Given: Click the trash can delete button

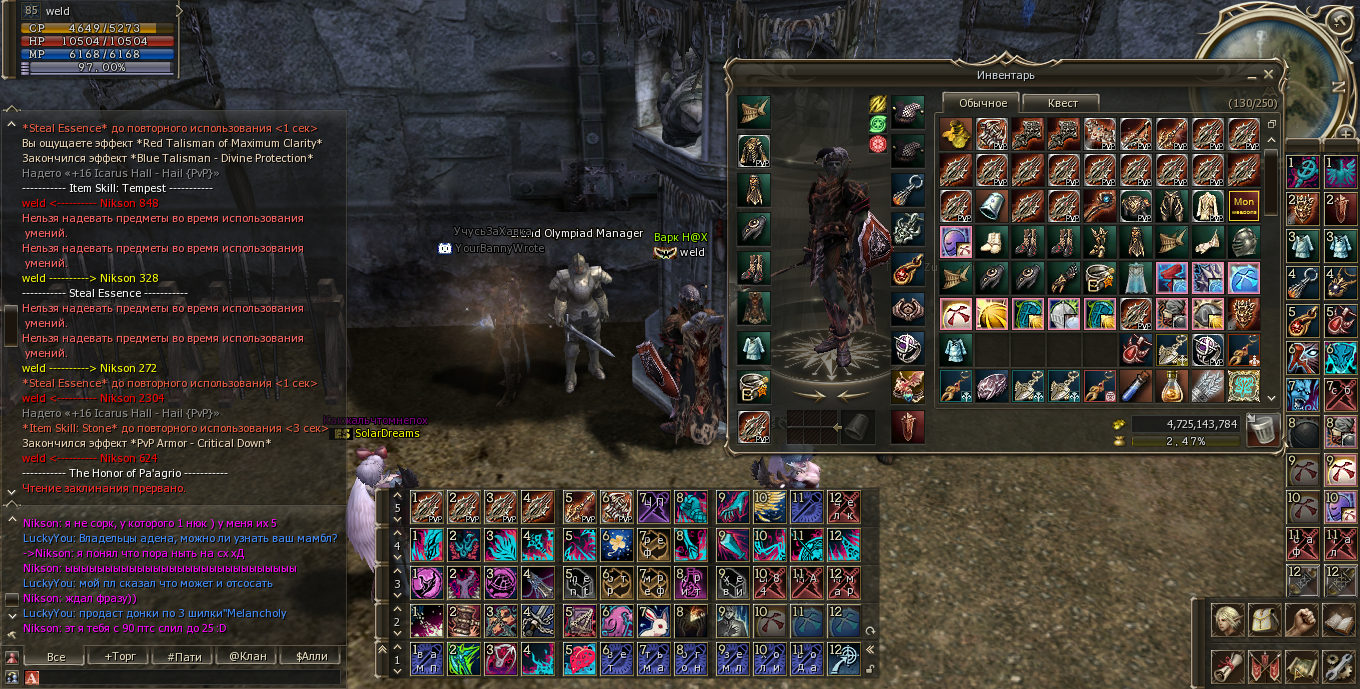Looking at the screenshot, I should click(x=1263, y=429).
